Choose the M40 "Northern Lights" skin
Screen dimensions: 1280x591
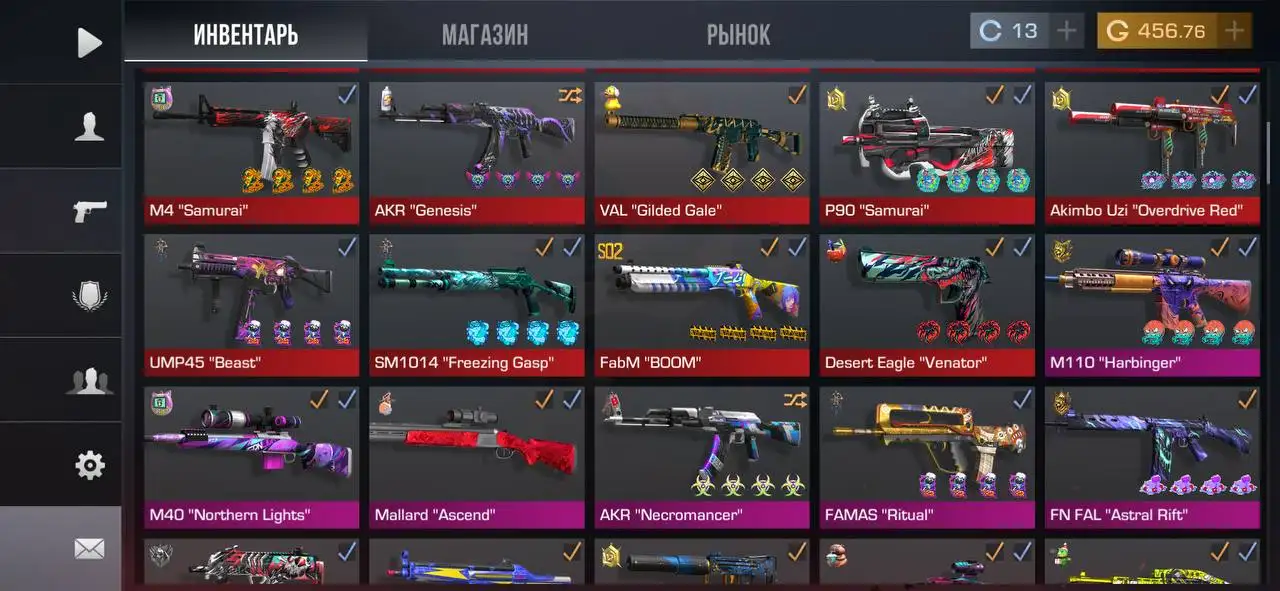coord(251,455)
